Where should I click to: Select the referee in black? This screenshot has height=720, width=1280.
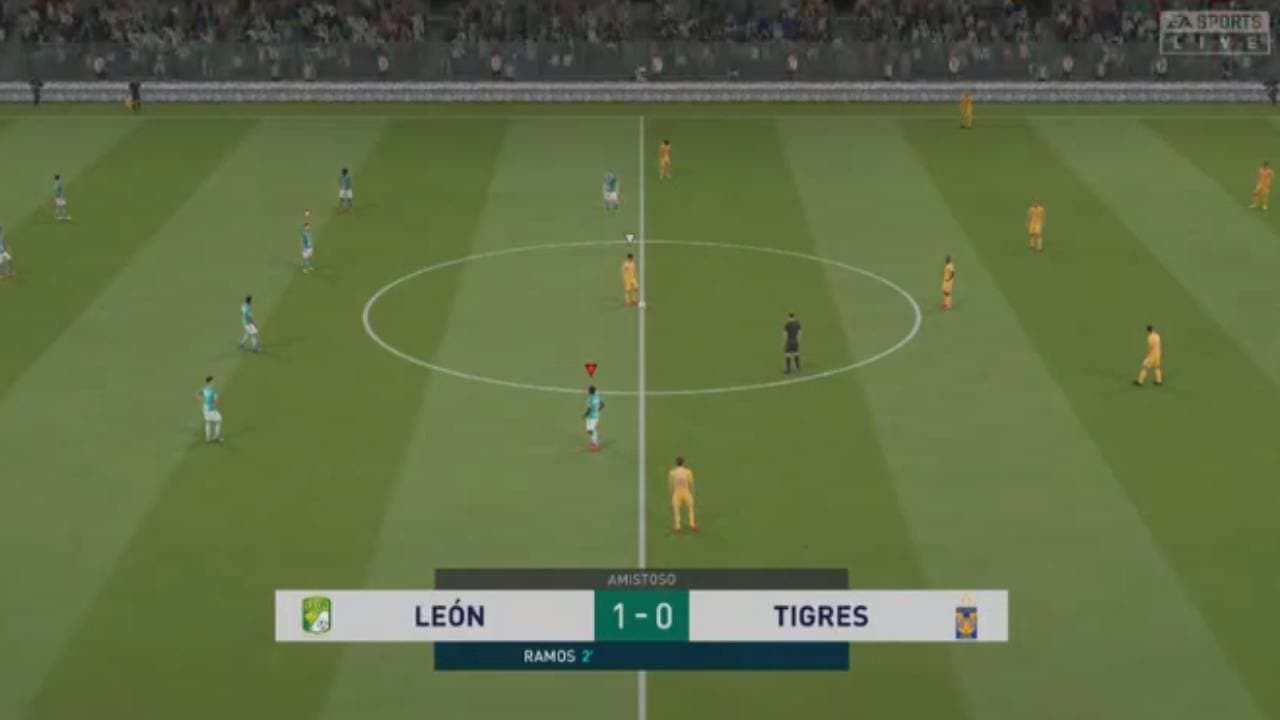(x=789, y=340)
